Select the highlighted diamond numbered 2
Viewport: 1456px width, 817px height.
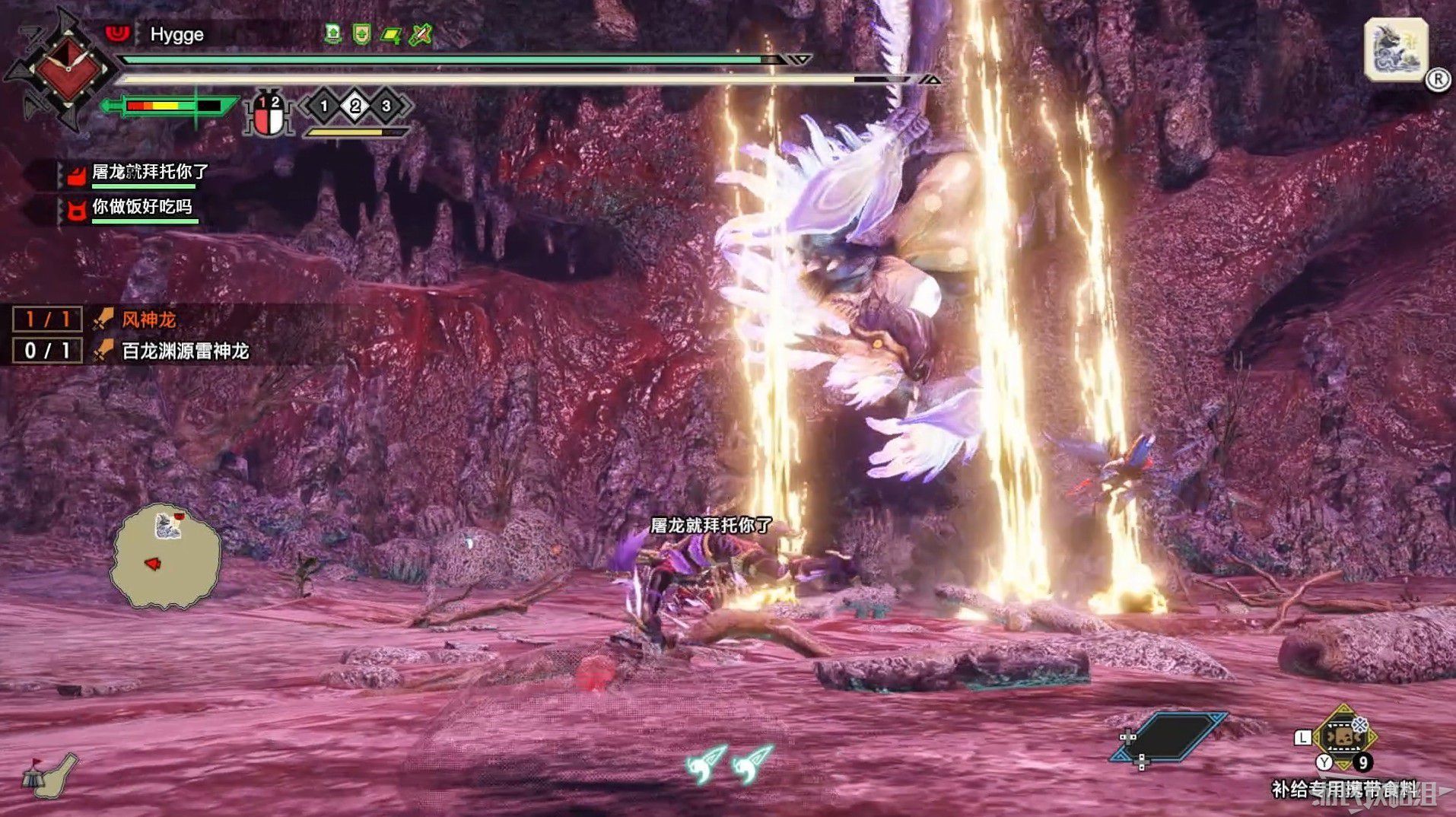pyautogui.click(x=355, y=106)
